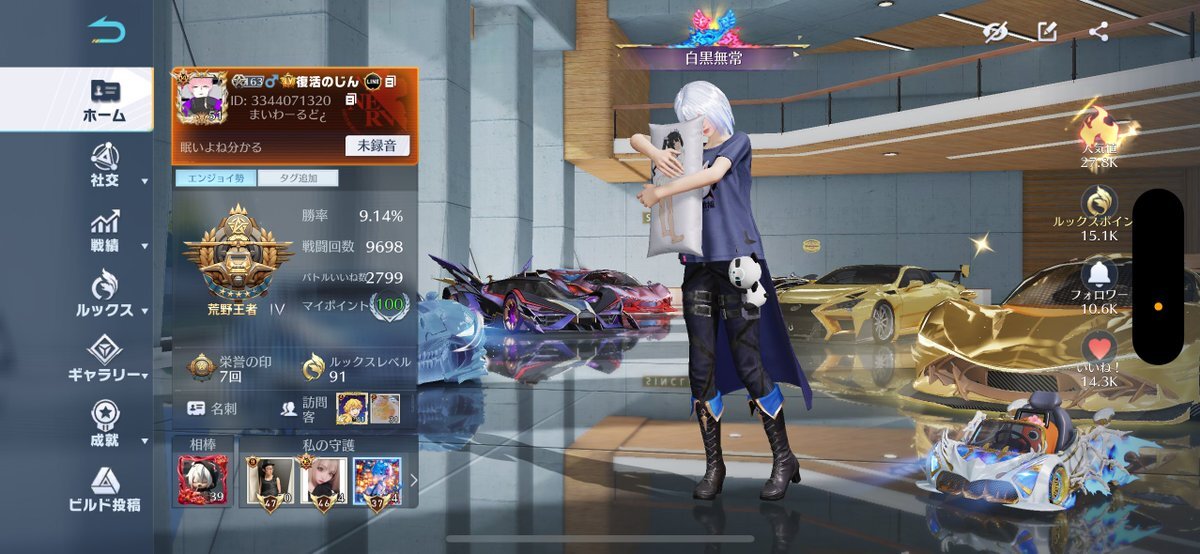Go back with the return arrow
1200x554 pixels.
106,31
